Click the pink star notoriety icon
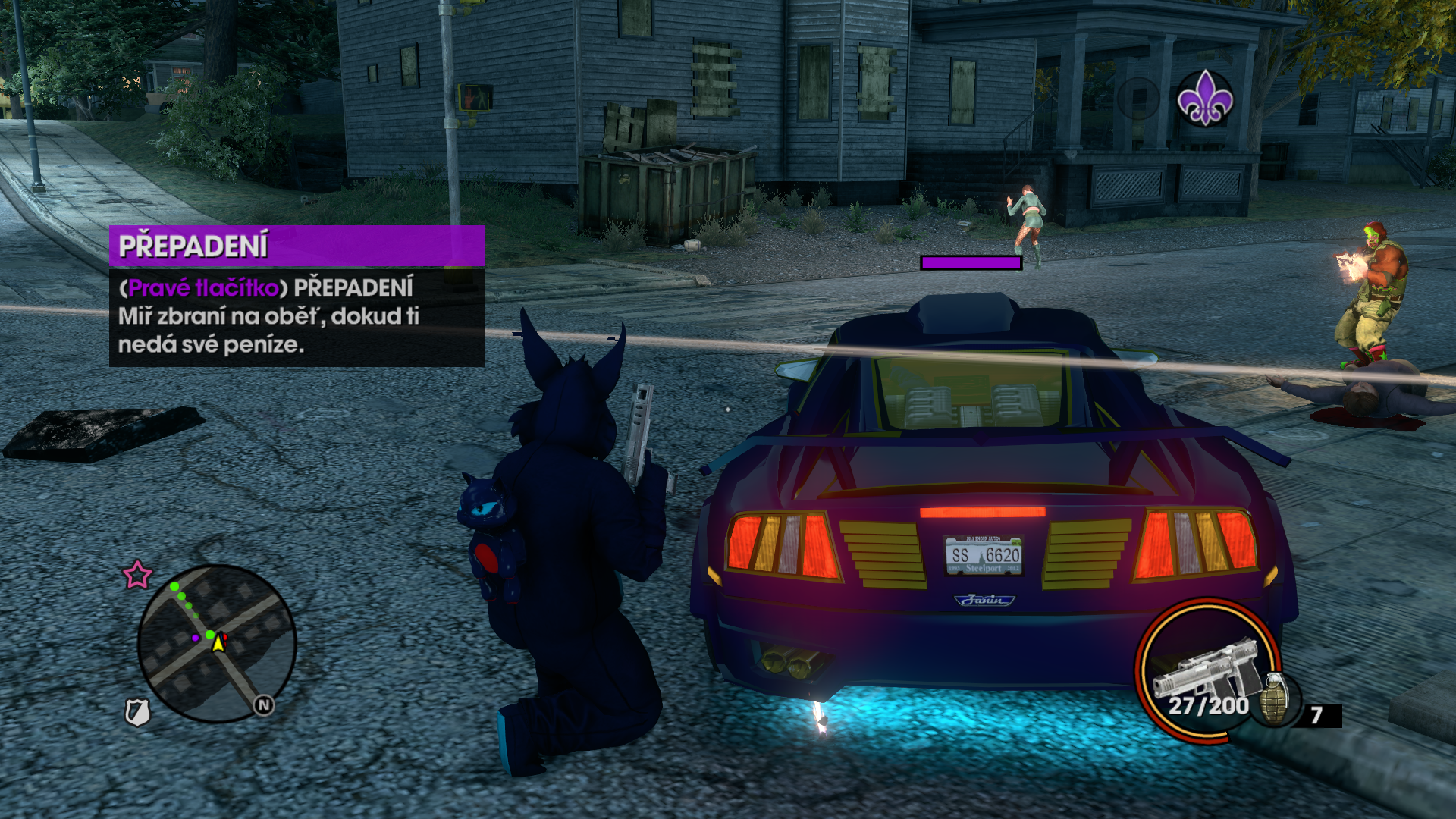1456x819 pixels. pyautogui.click(x=137, y=575)
